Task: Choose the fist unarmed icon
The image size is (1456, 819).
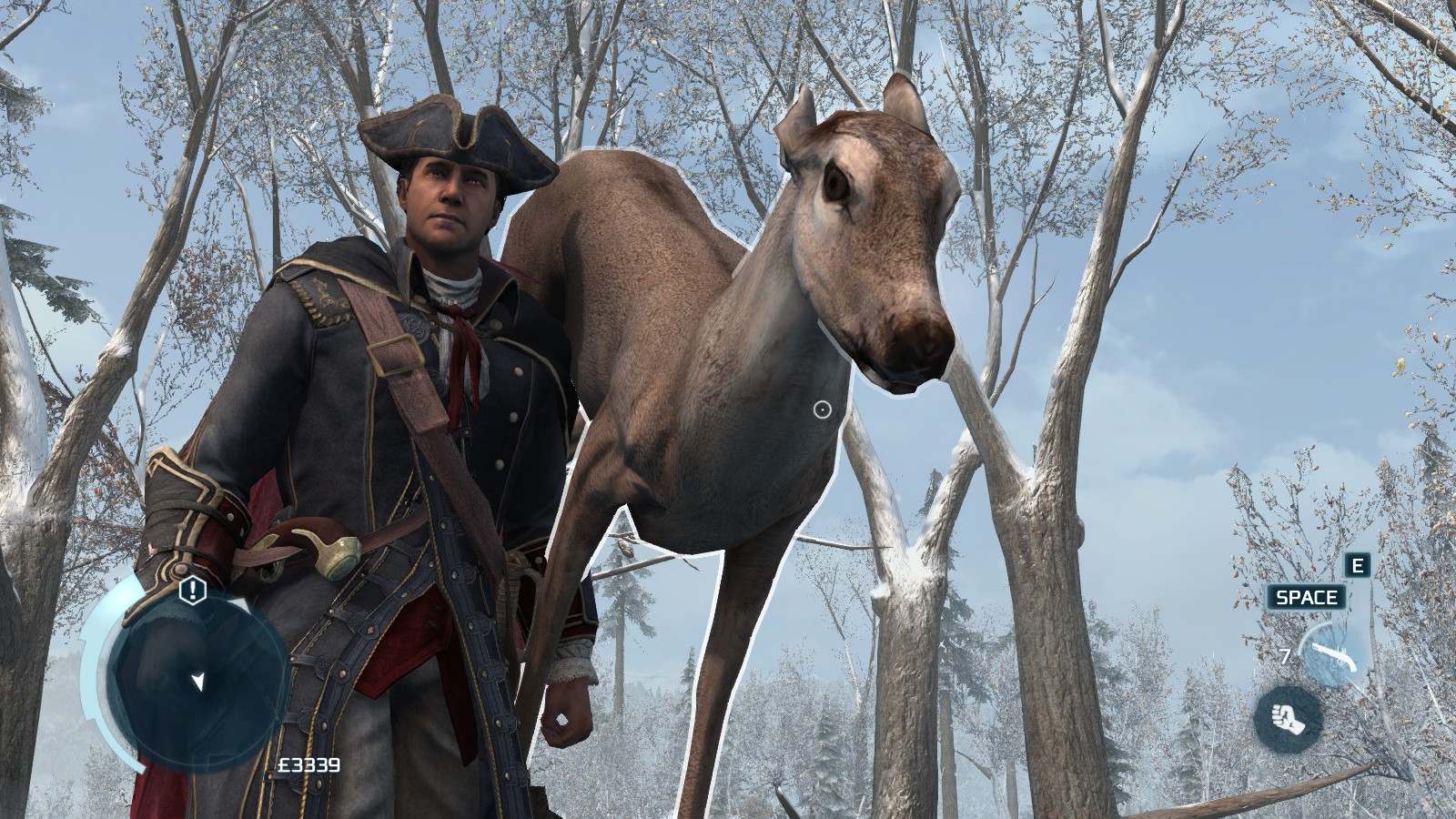Action: coord(1288,718)
